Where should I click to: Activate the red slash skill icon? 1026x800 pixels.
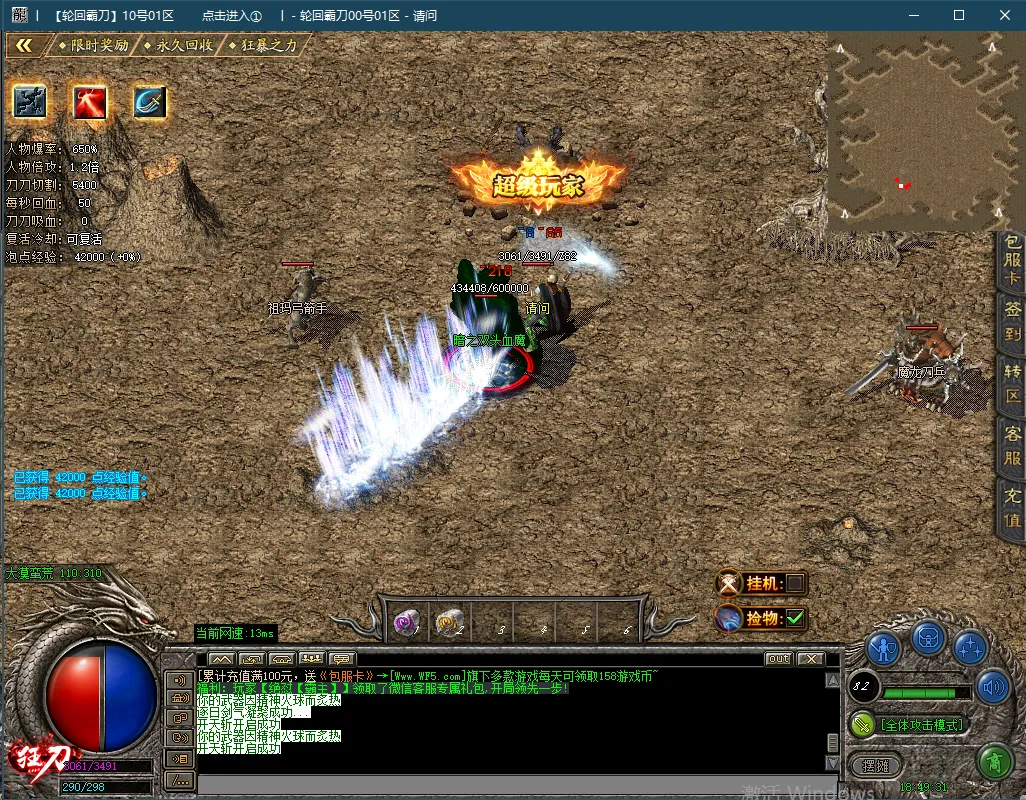90,101
